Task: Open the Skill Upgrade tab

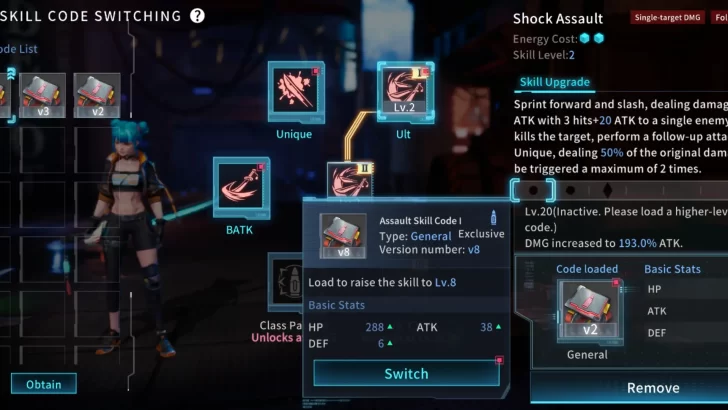Action: 555,82
